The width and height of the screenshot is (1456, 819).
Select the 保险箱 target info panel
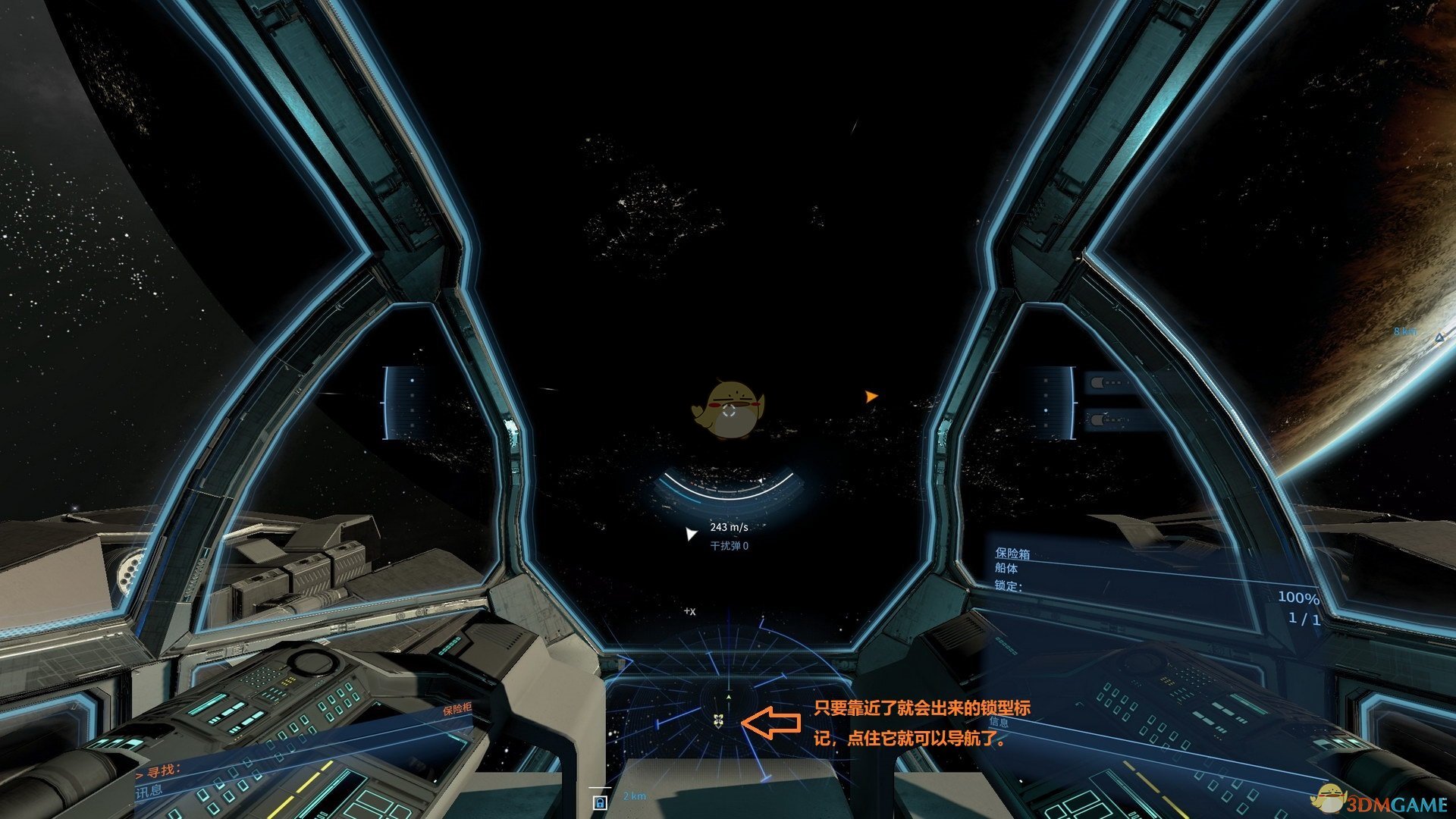click(1012, 554)
